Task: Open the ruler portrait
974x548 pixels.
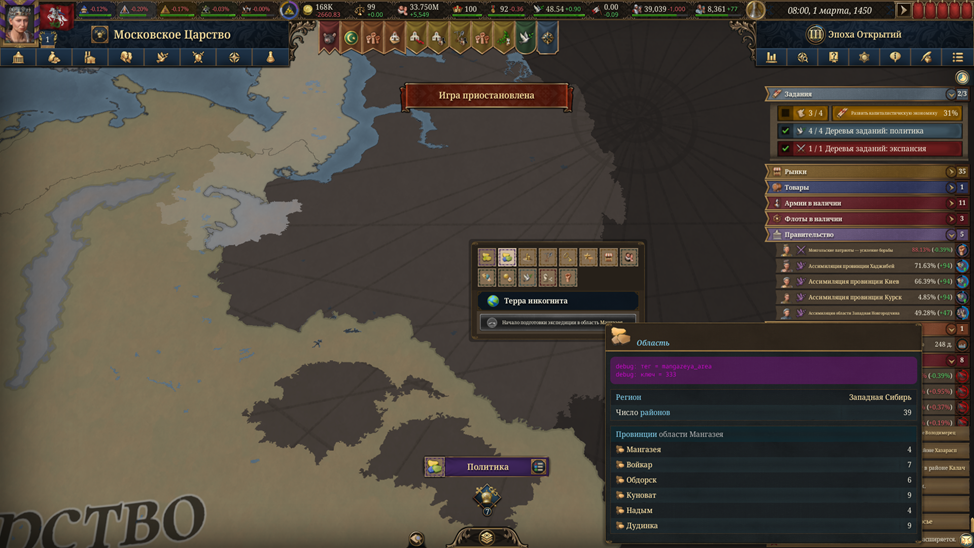Action: 18,20
